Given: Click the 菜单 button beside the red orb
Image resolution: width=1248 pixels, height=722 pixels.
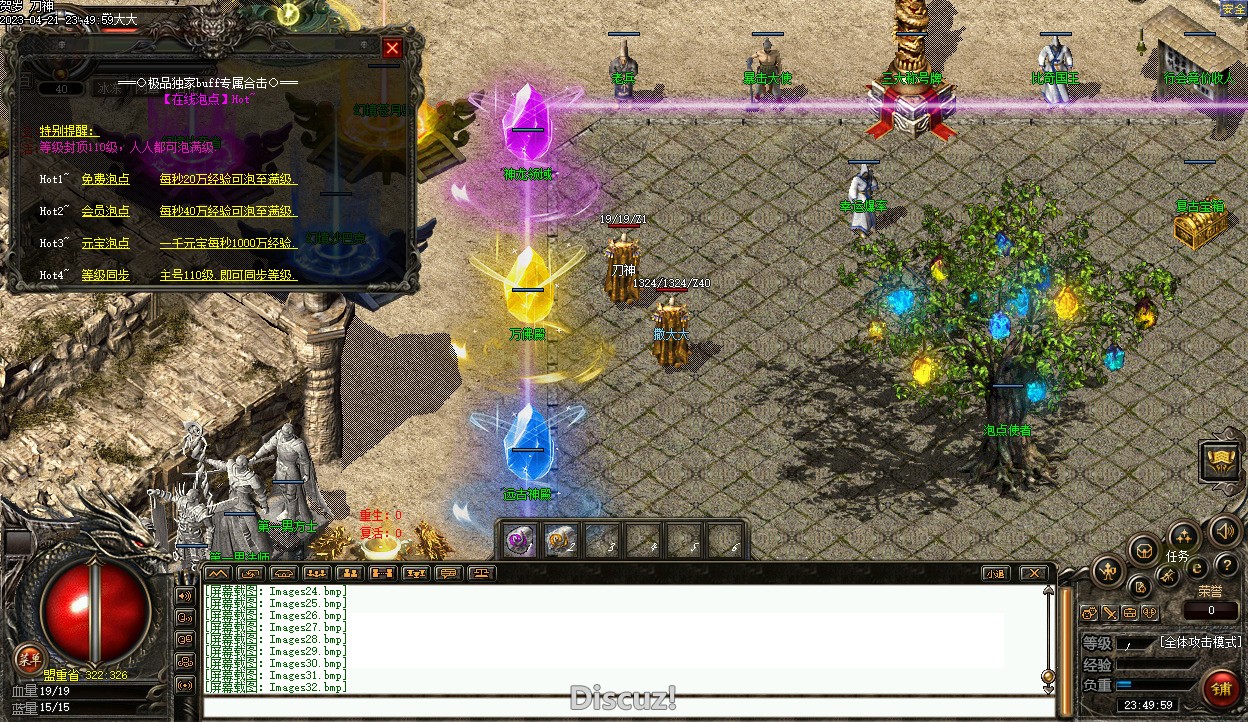Looking at the screenshot, I should tap(29, 658).
